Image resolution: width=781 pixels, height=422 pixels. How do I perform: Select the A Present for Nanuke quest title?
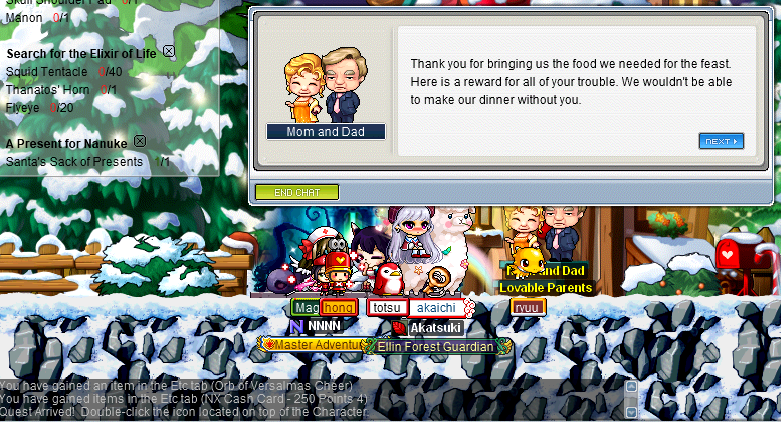click(66, 143)
